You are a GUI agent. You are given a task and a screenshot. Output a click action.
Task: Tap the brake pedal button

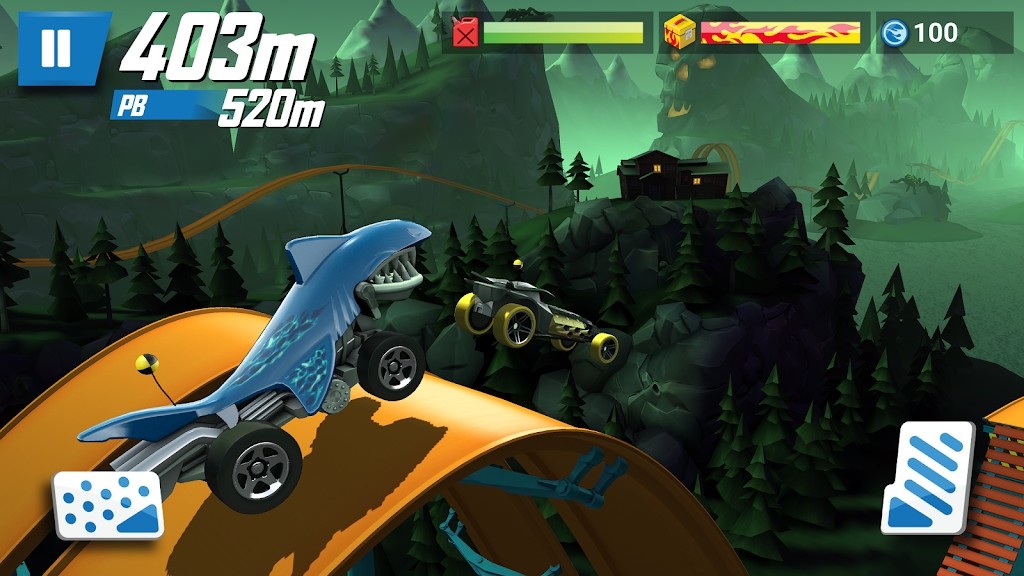(108, 504)
